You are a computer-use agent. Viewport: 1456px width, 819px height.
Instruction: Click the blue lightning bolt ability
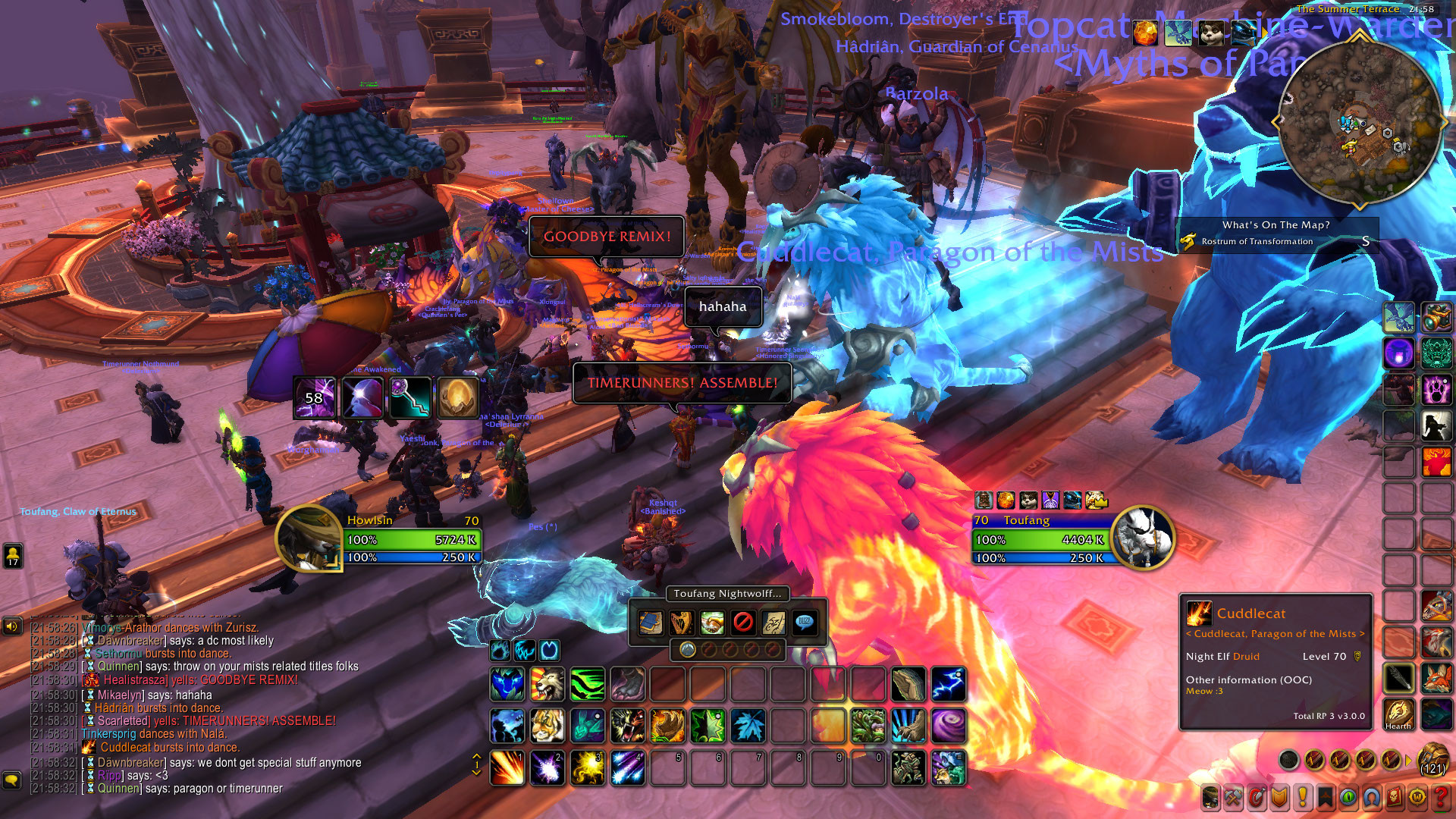point(948,685)
